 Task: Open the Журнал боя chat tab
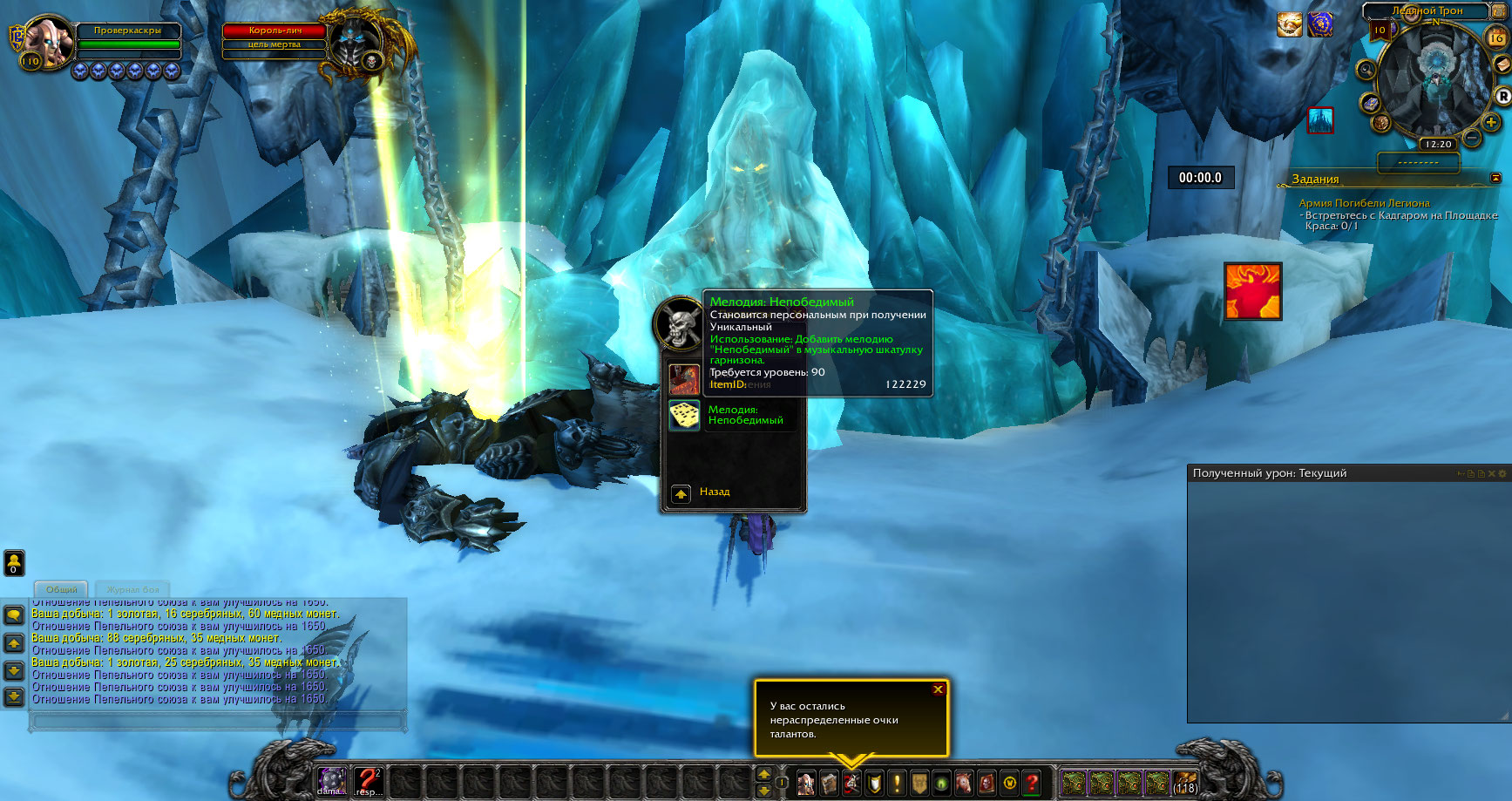(x=132, y=590)
